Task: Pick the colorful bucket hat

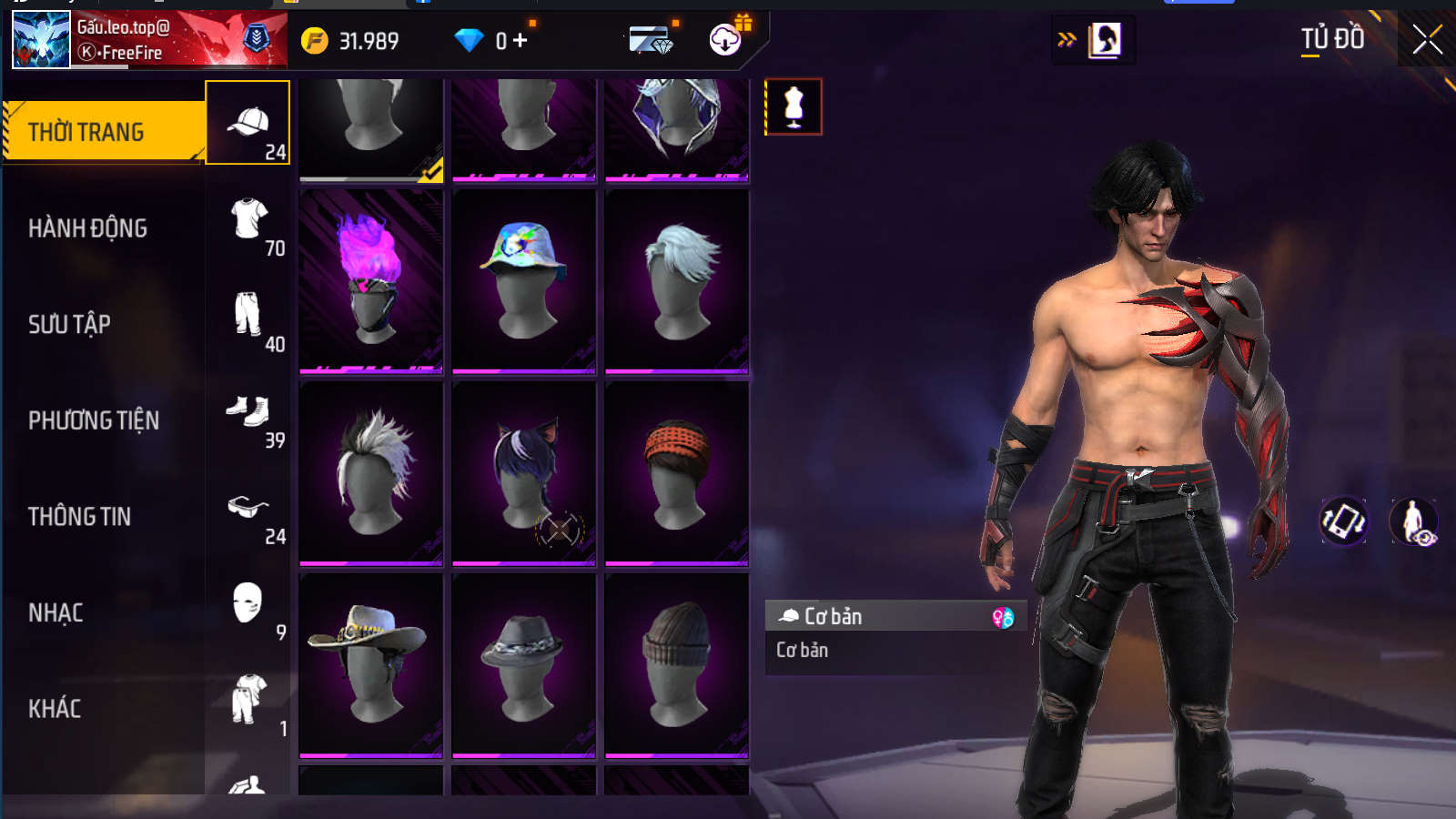Action: point(524,281)
